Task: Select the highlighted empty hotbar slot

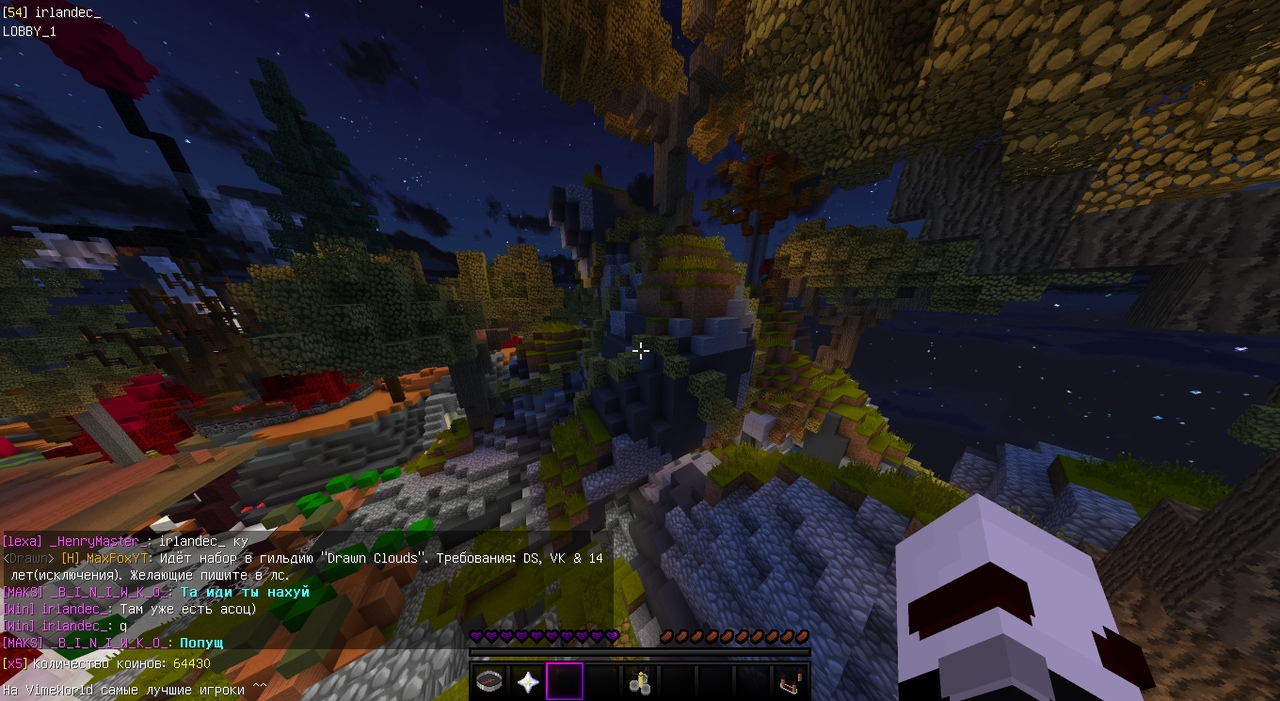Action: point(564,682)
